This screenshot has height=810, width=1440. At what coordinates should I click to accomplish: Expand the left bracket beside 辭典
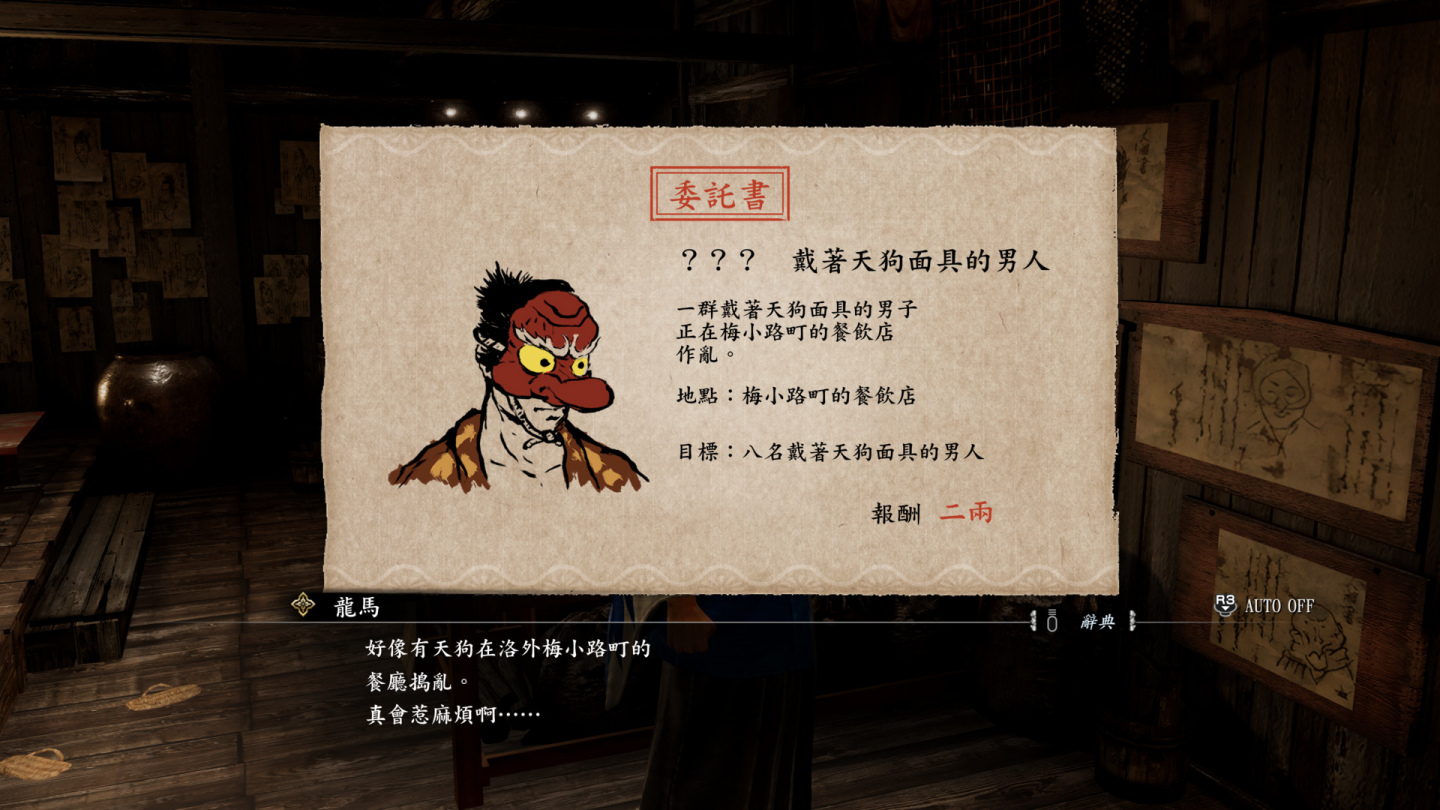[1034, 620]
